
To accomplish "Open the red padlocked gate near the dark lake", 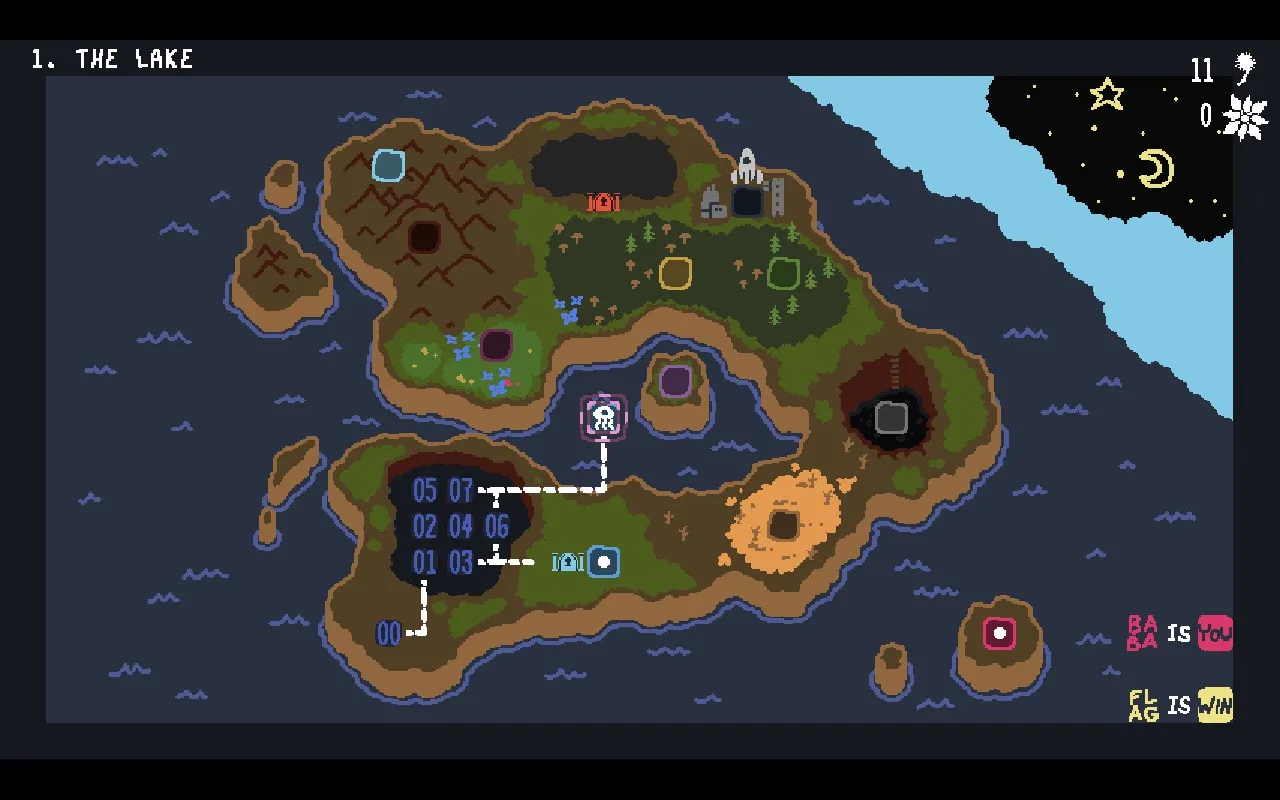I will (602, 202).
